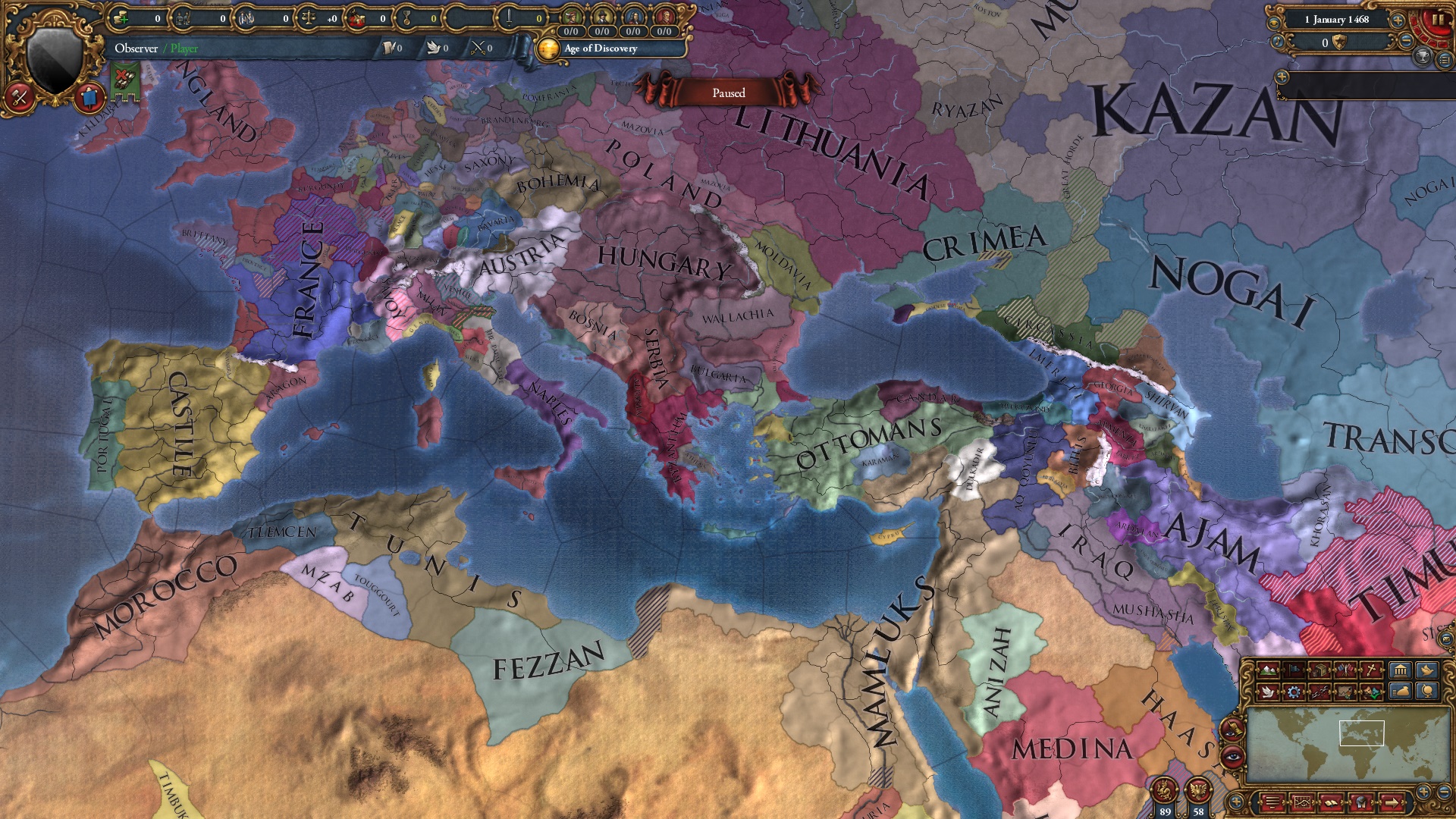Open the history book panel at the bottom

(1332, 802)
